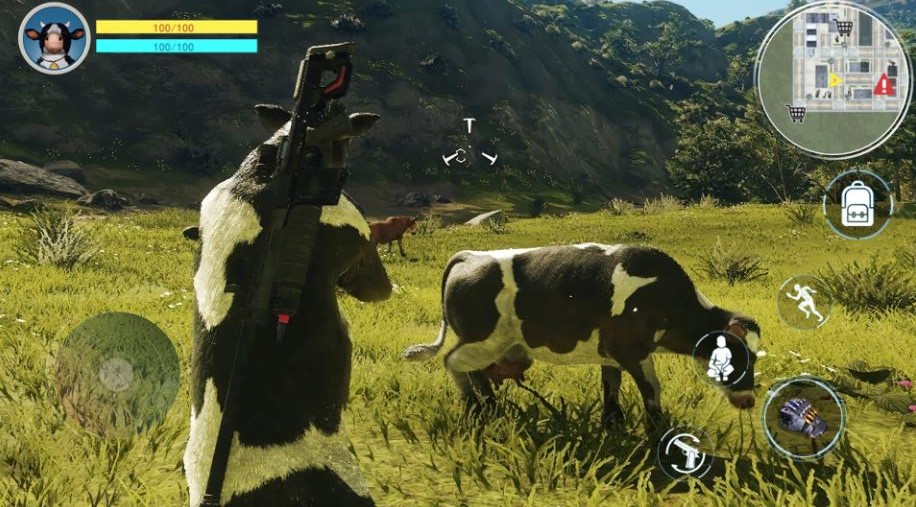Open the circular minimap

click(x=832, y=80)
